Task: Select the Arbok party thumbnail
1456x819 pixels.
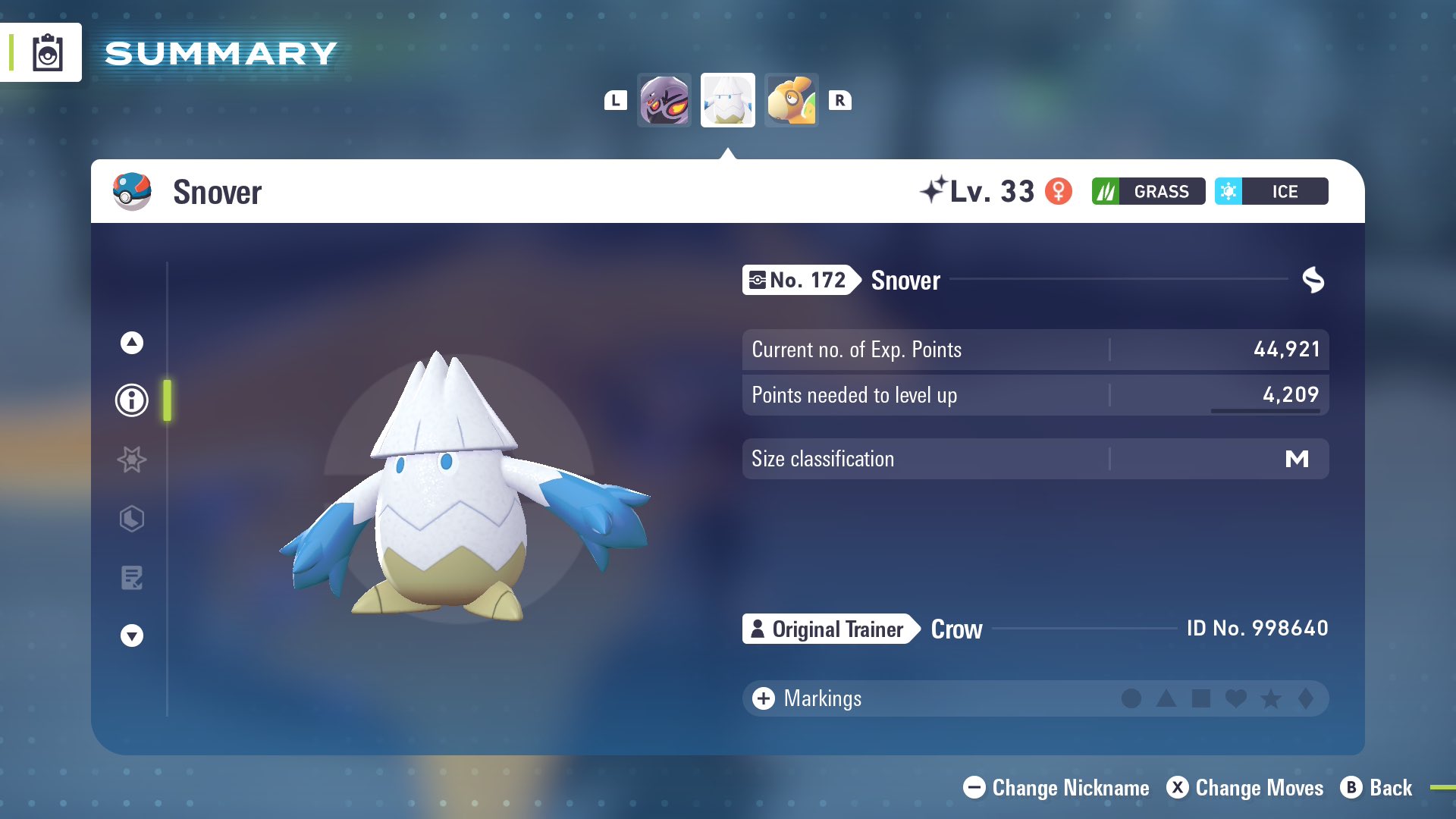Action: (664, 100)
